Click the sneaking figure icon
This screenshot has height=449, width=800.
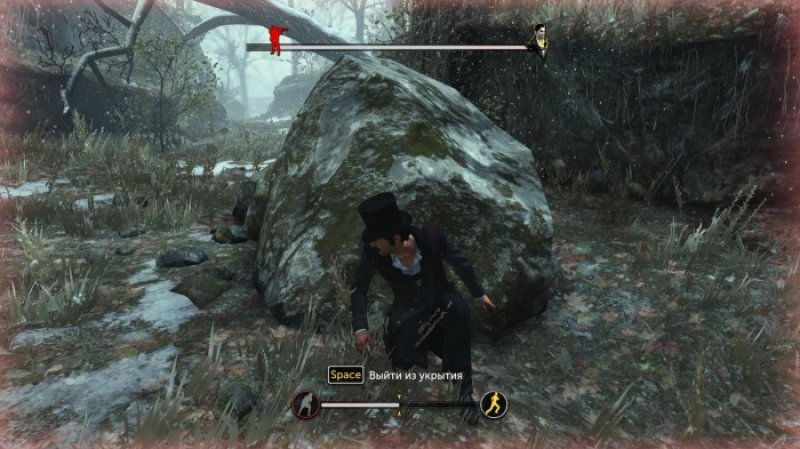[x=305, y=405]
